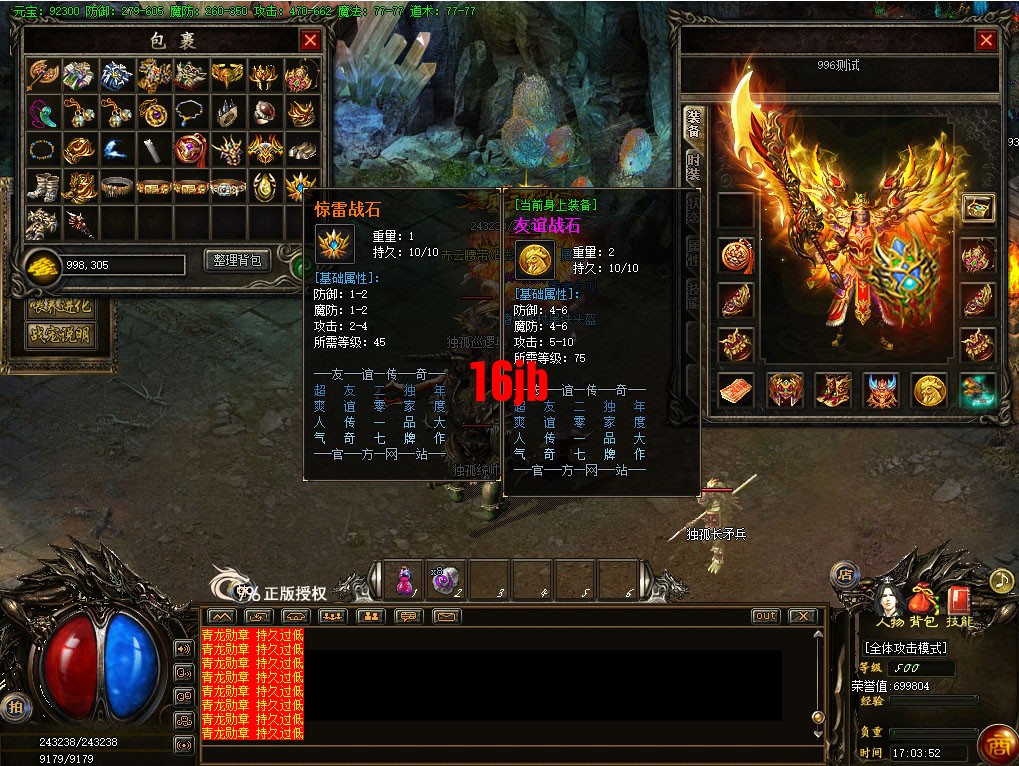Select the battle axe in the bag
1019x766 pixels.
(x=43, y=75)
